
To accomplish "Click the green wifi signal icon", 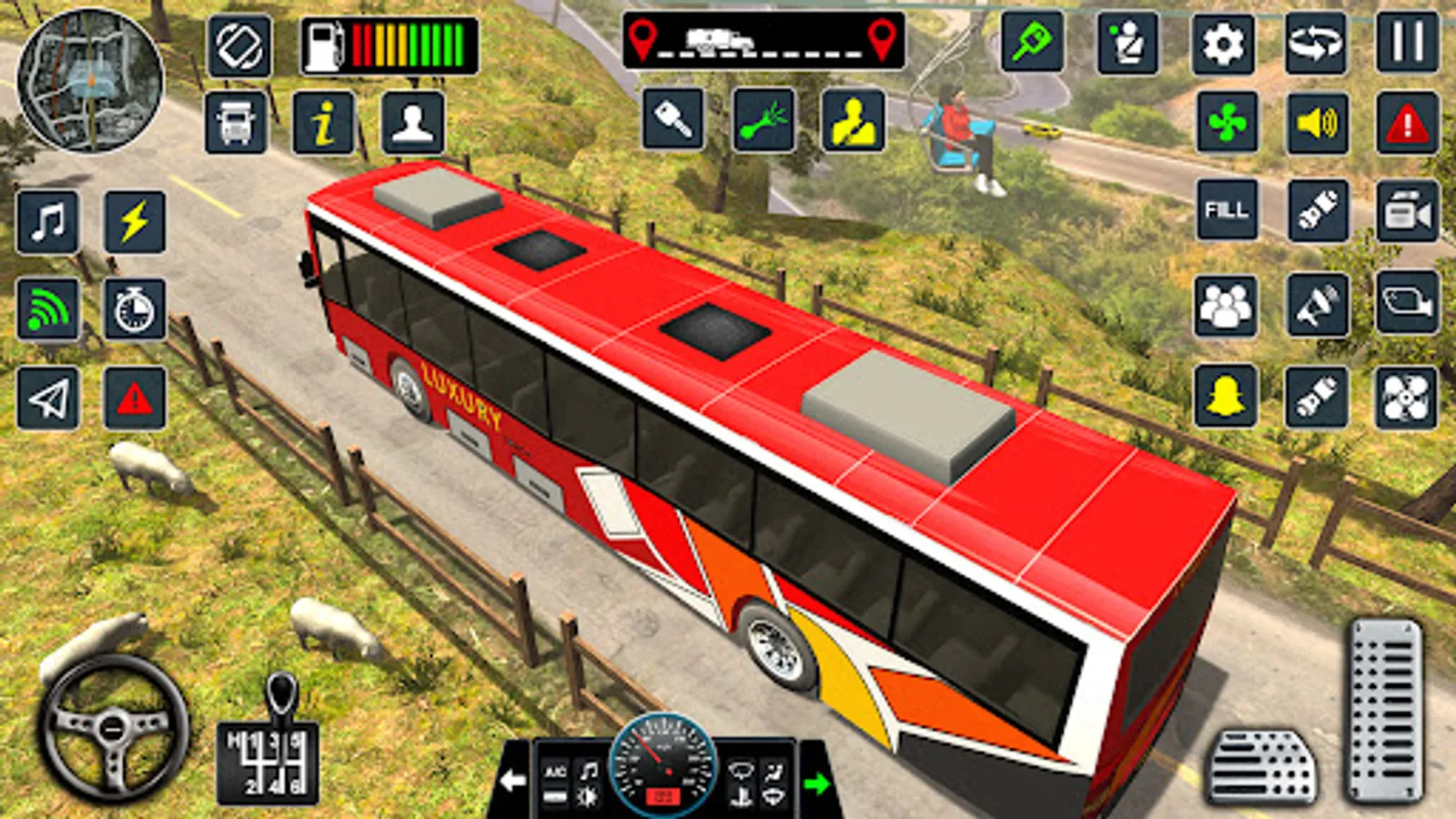I will (x=48, y=309).
